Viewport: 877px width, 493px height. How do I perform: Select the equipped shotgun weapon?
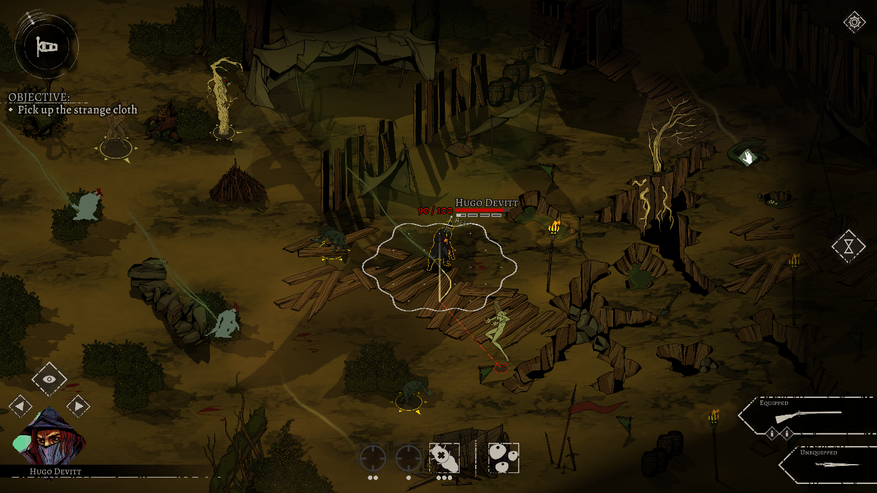click(808, 414)
